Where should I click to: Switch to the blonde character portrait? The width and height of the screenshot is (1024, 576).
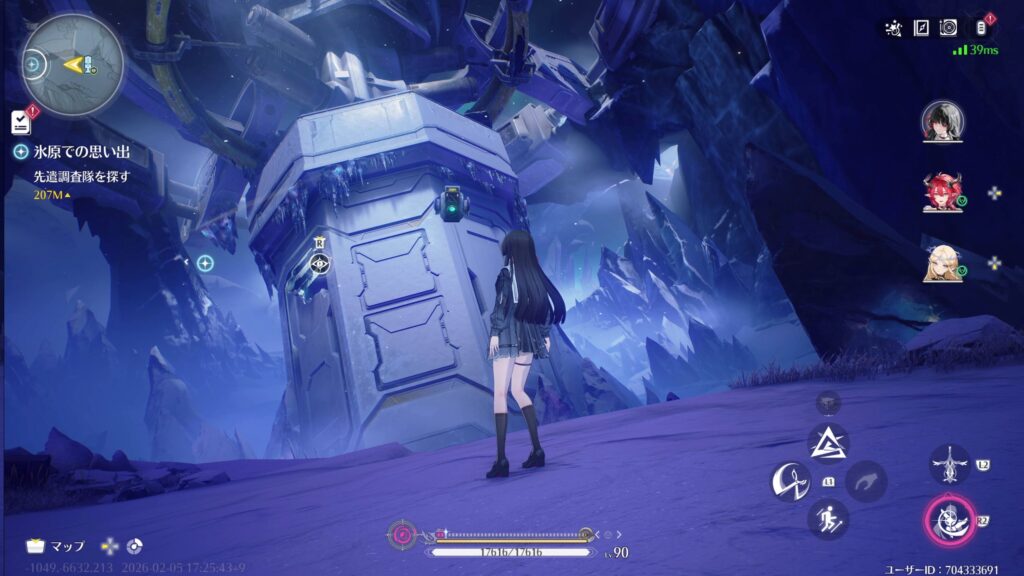tap(942, 263)
